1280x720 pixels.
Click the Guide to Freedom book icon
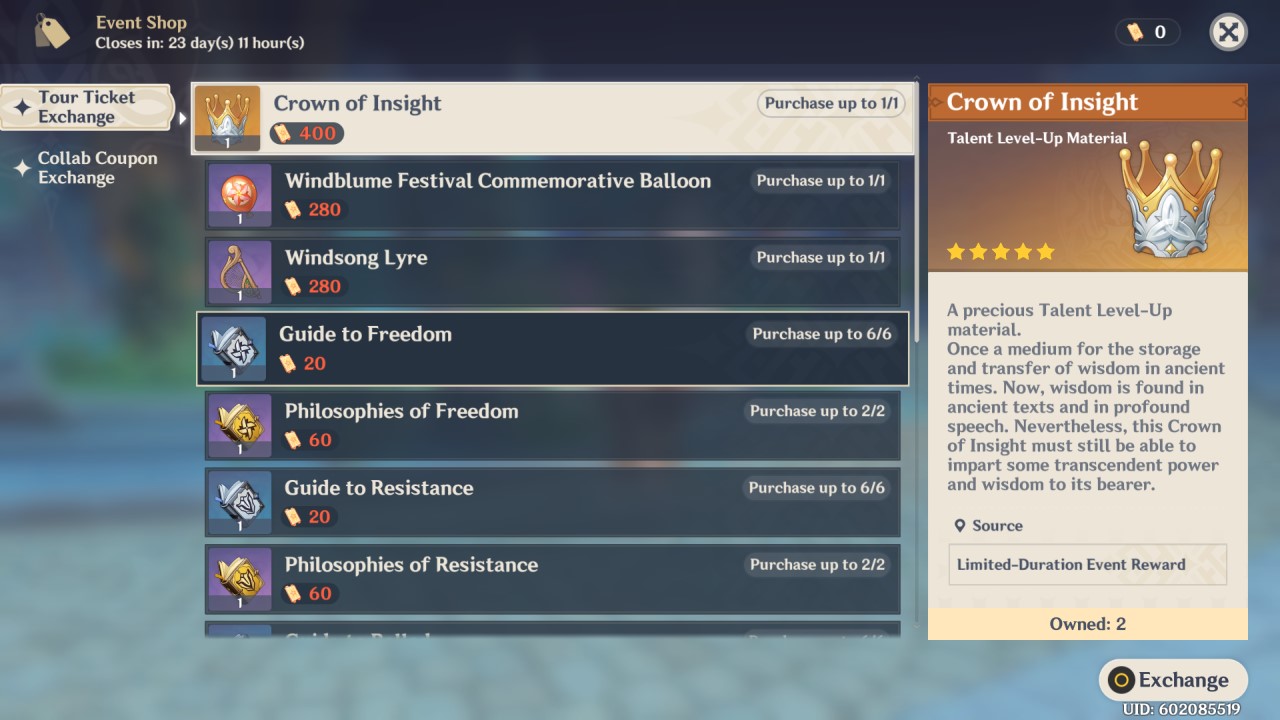233,348
